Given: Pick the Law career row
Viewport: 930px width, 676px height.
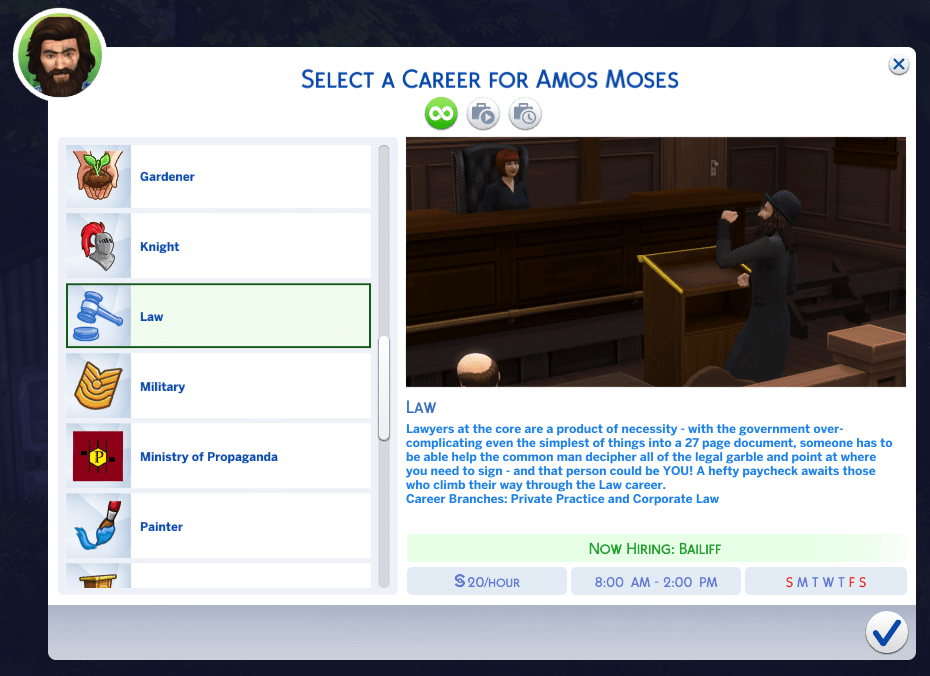Looking at the screenshot, I should point(218,317).
